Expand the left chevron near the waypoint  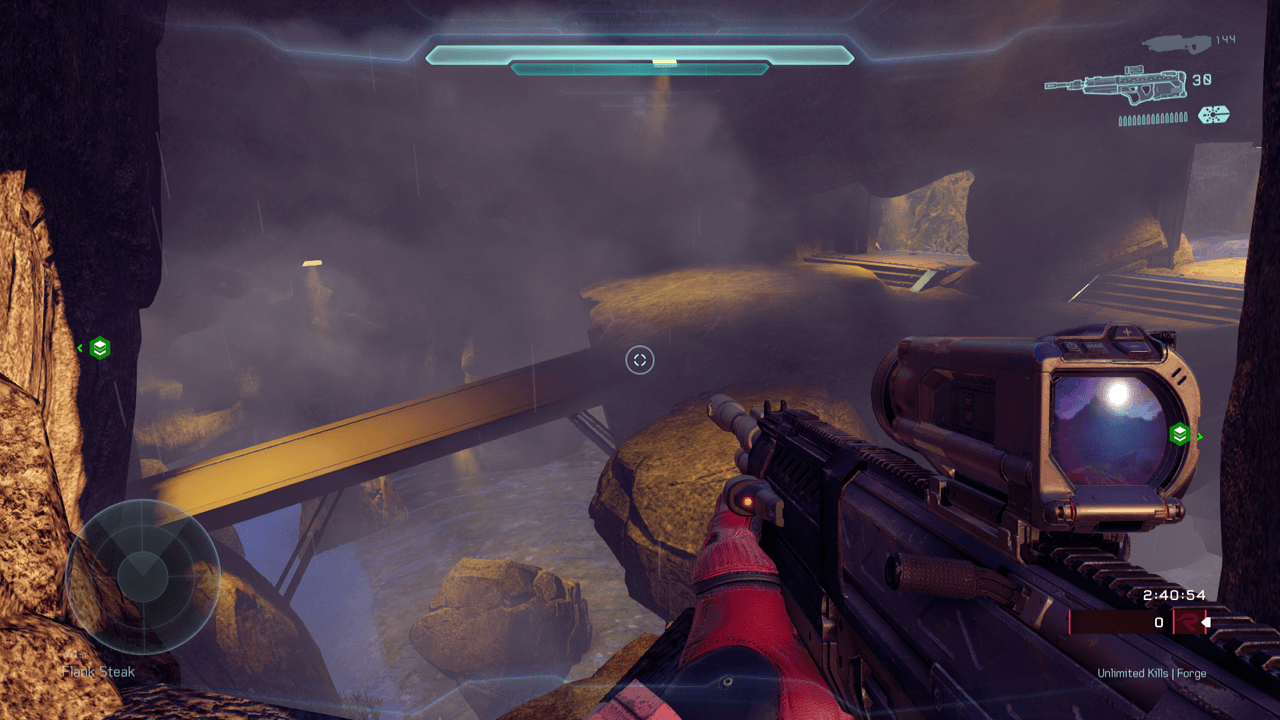(79, 348)
